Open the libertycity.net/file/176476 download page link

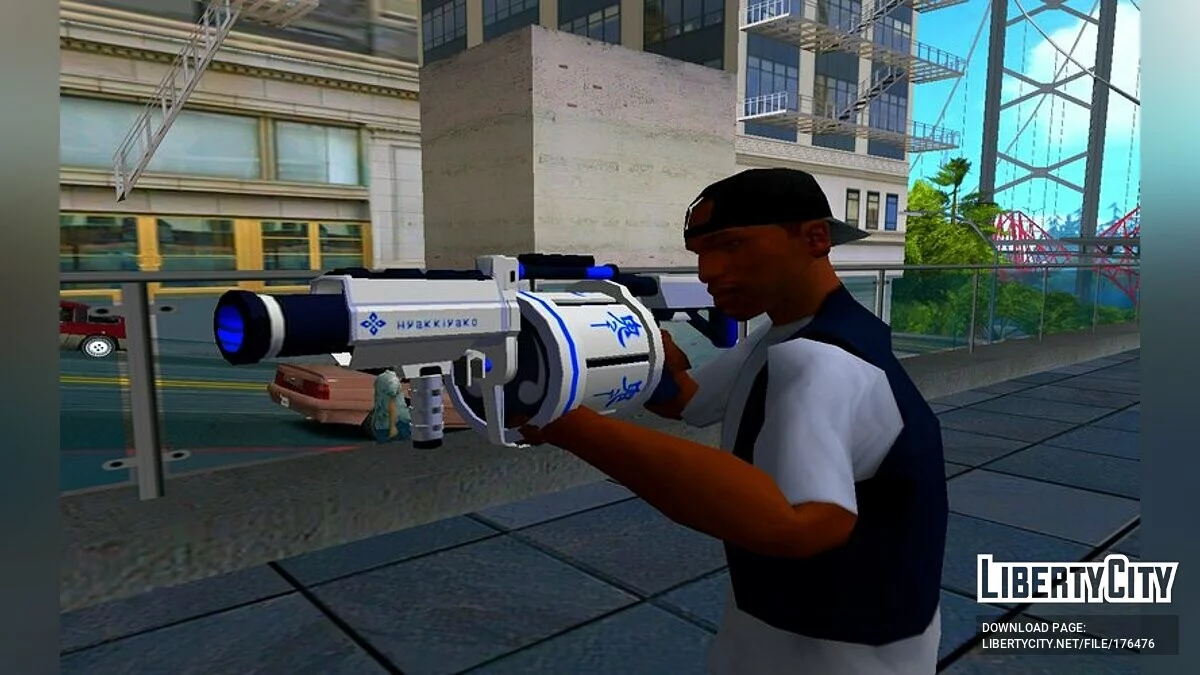[x=1068, y=644]
